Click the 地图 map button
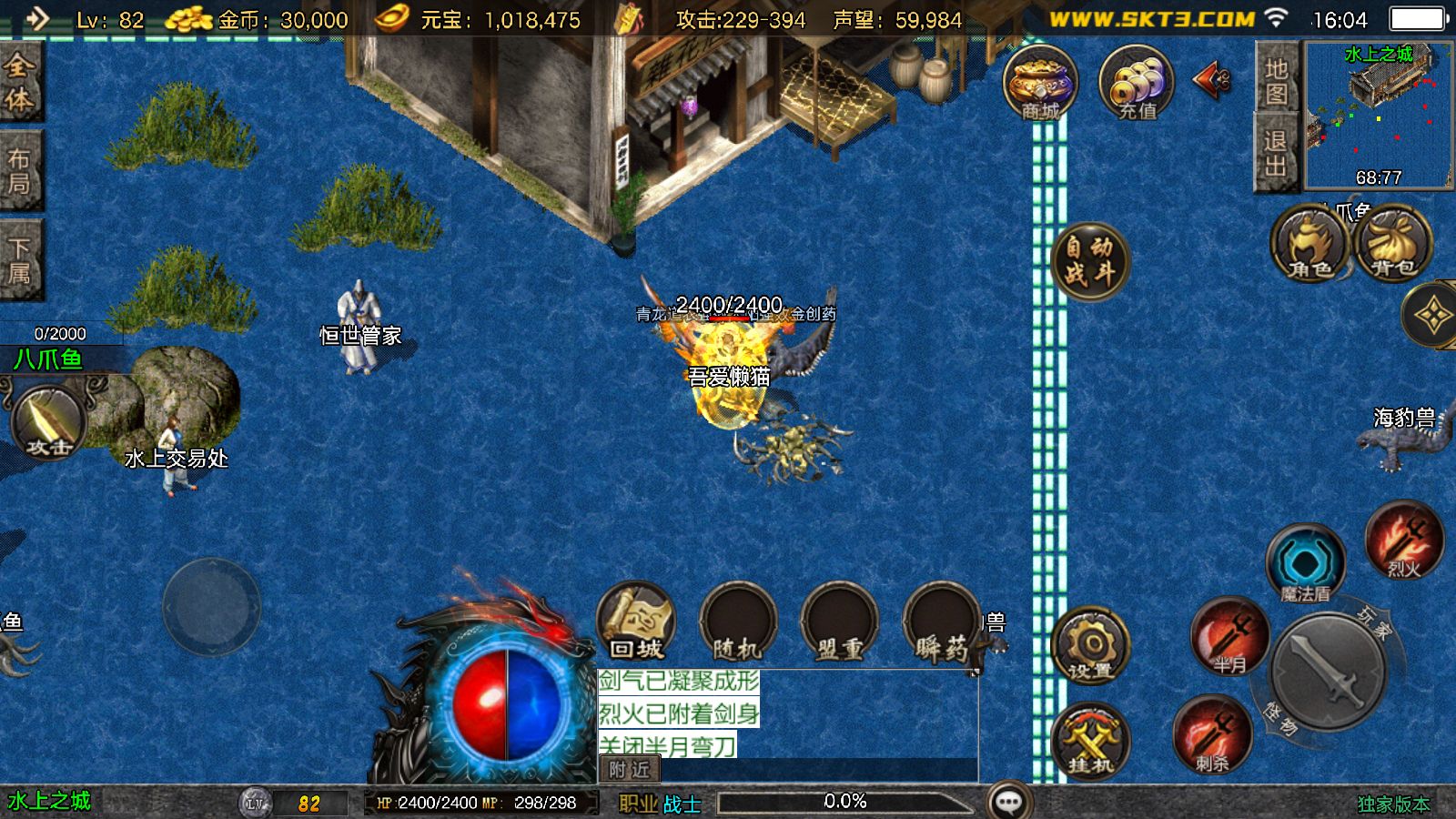 (1276, 81)
